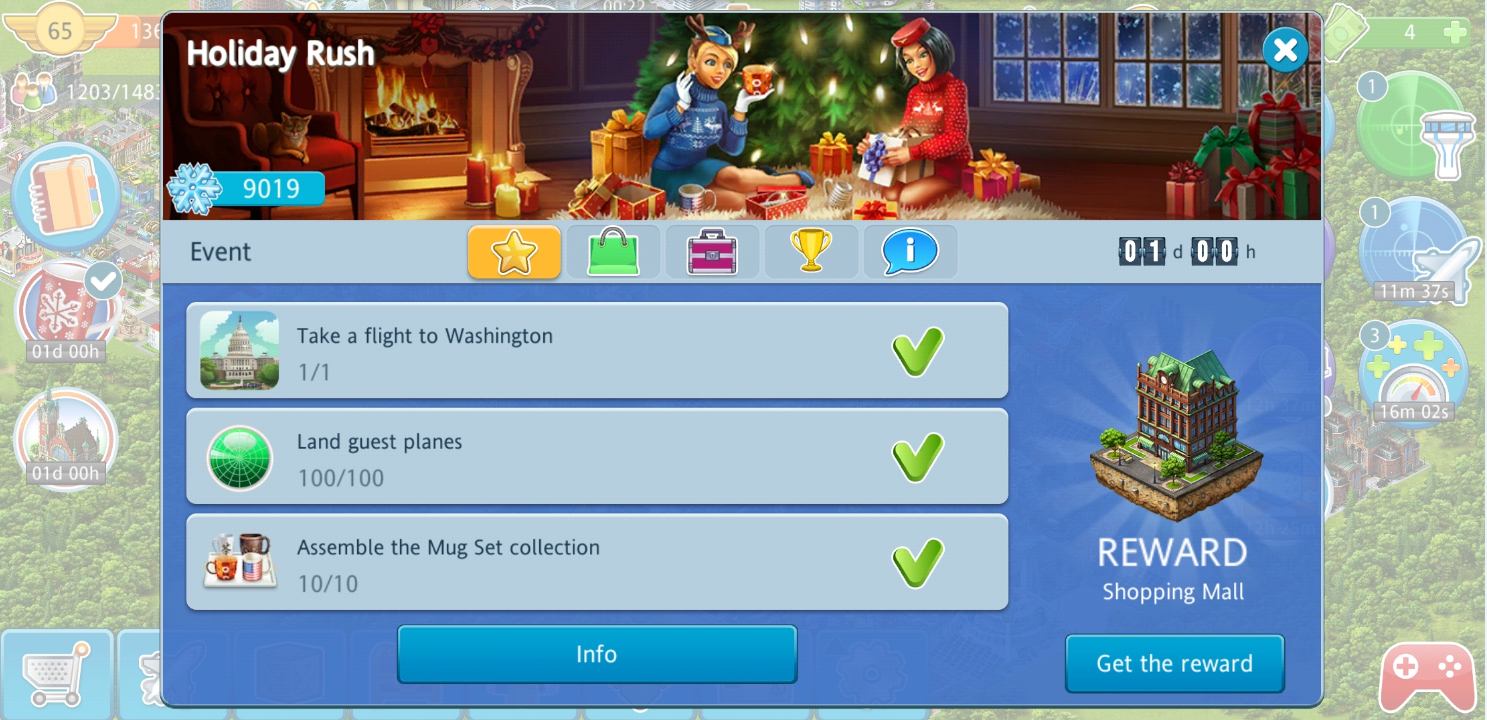Open the red gamepad mini-games button

(1427, 677)
